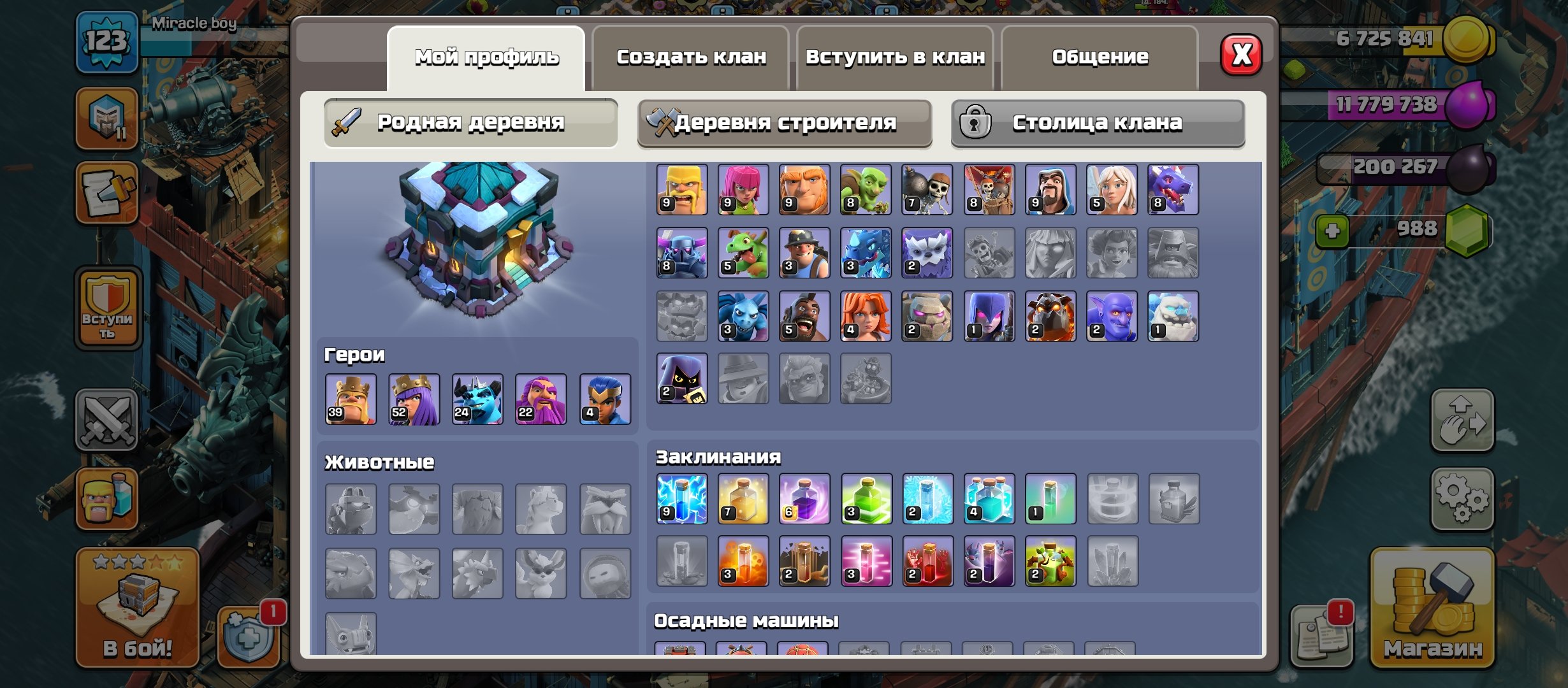
Task: Switch to the Общение tab
Action: (x=1100, y=57)
